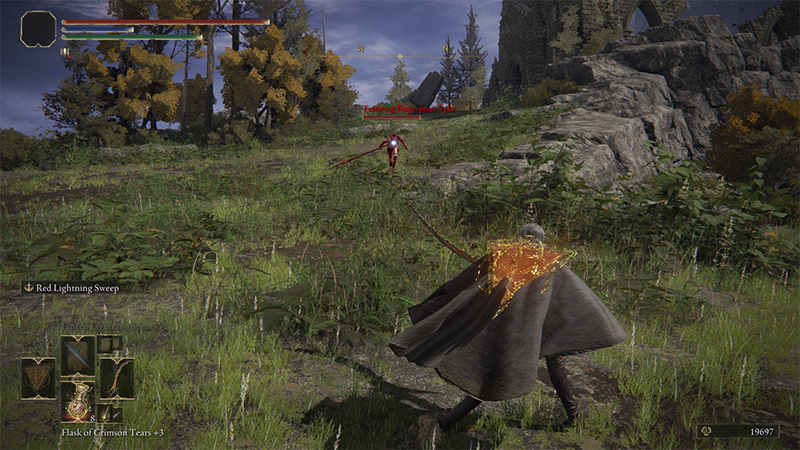Click the curved right-hand weapon slot

[x=116, y=378]
